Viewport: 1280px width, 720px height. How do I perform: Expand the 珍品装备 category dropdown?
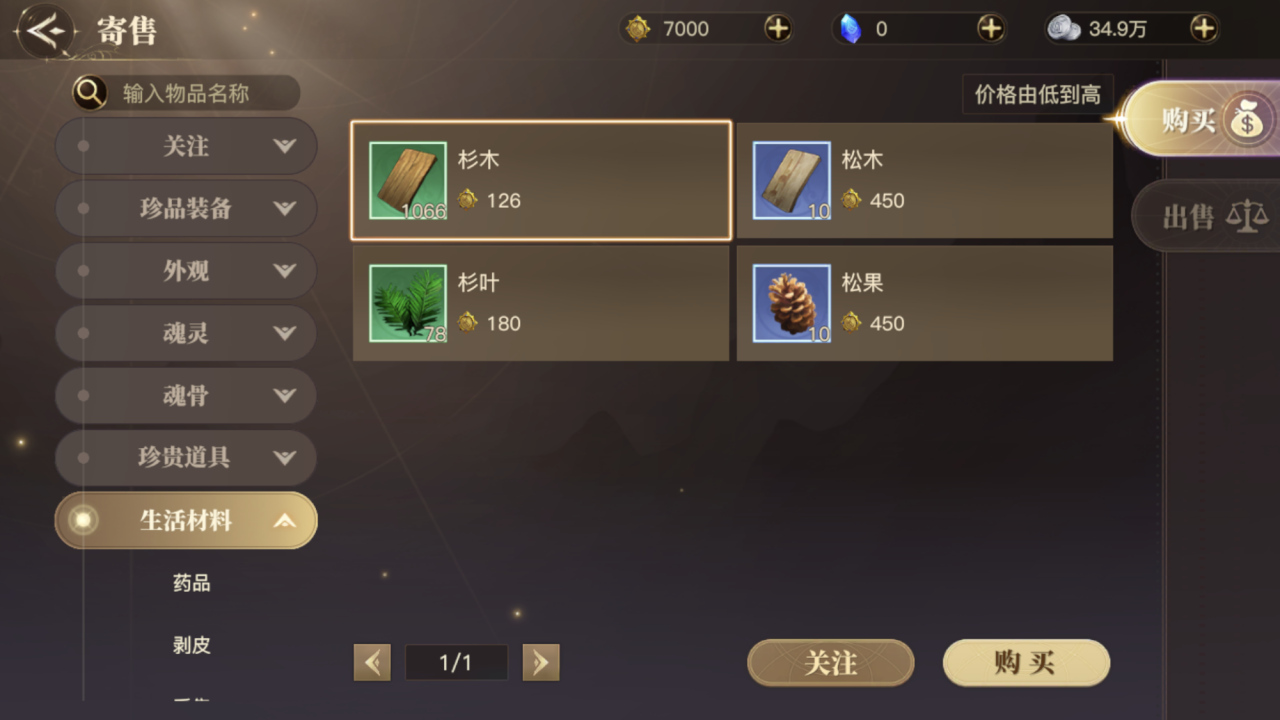tap(285, 208)
